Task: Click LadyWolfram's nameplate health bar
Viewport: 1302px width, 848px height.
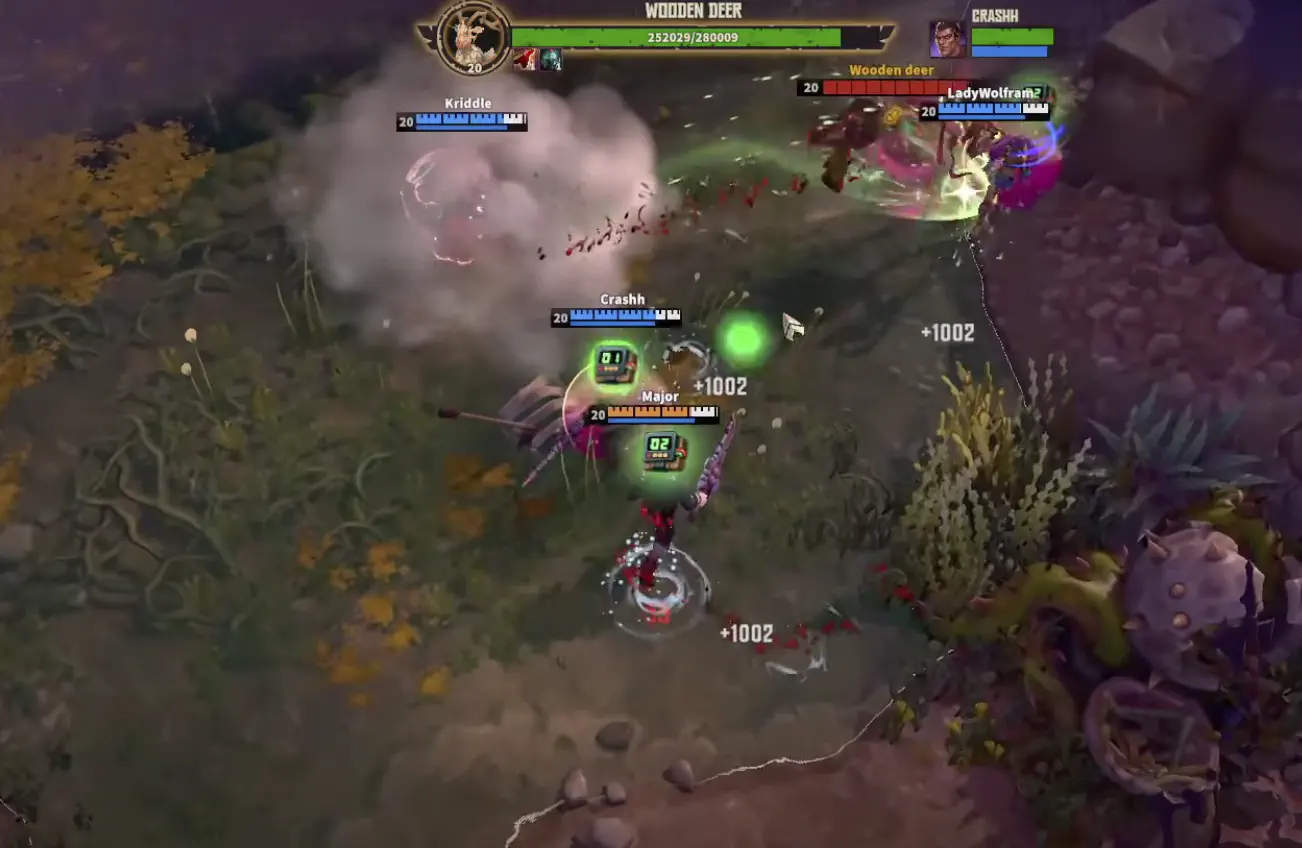Action: pos(993,112)
